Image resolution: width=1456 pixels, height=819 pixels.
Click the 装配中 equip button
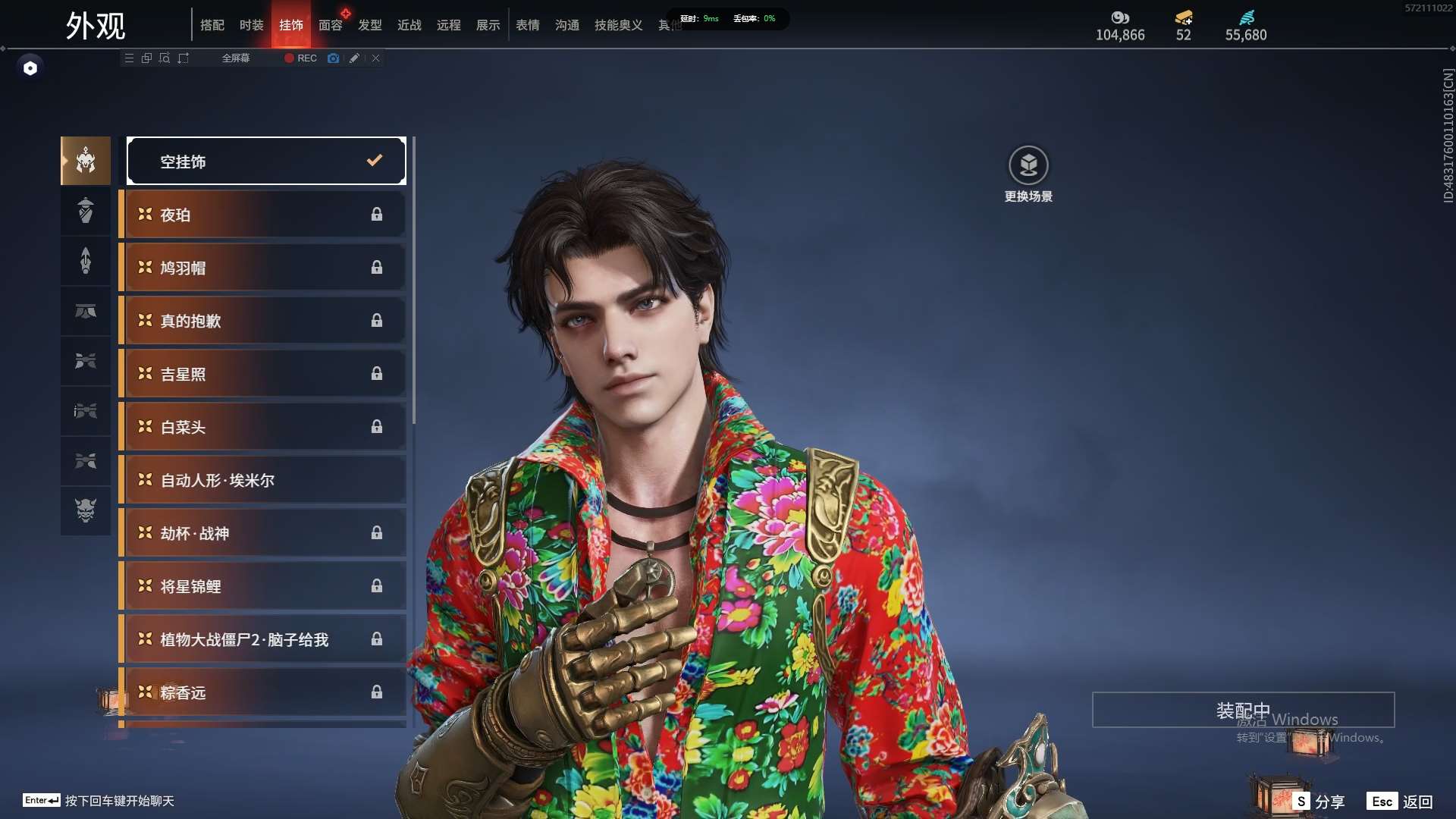coord(1243,710)
